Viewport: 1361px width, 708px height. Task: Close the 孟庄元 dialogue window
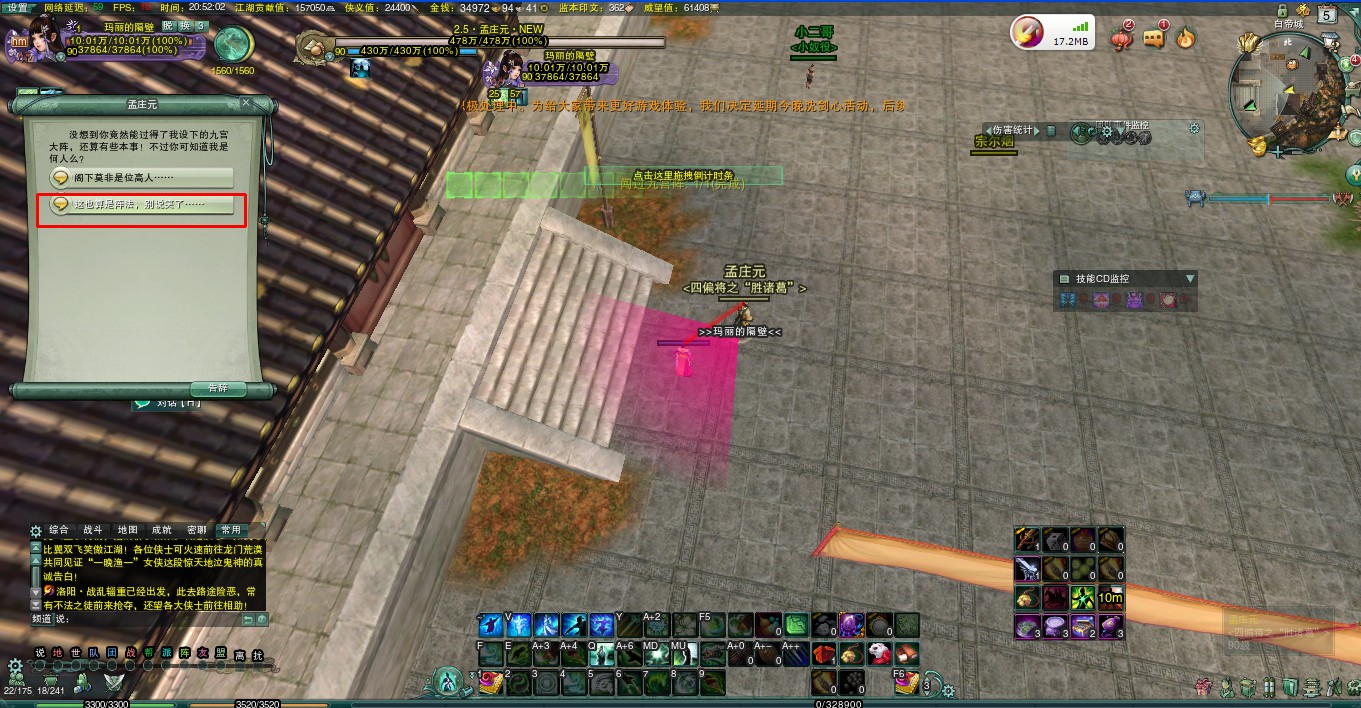tap(246, 103)
